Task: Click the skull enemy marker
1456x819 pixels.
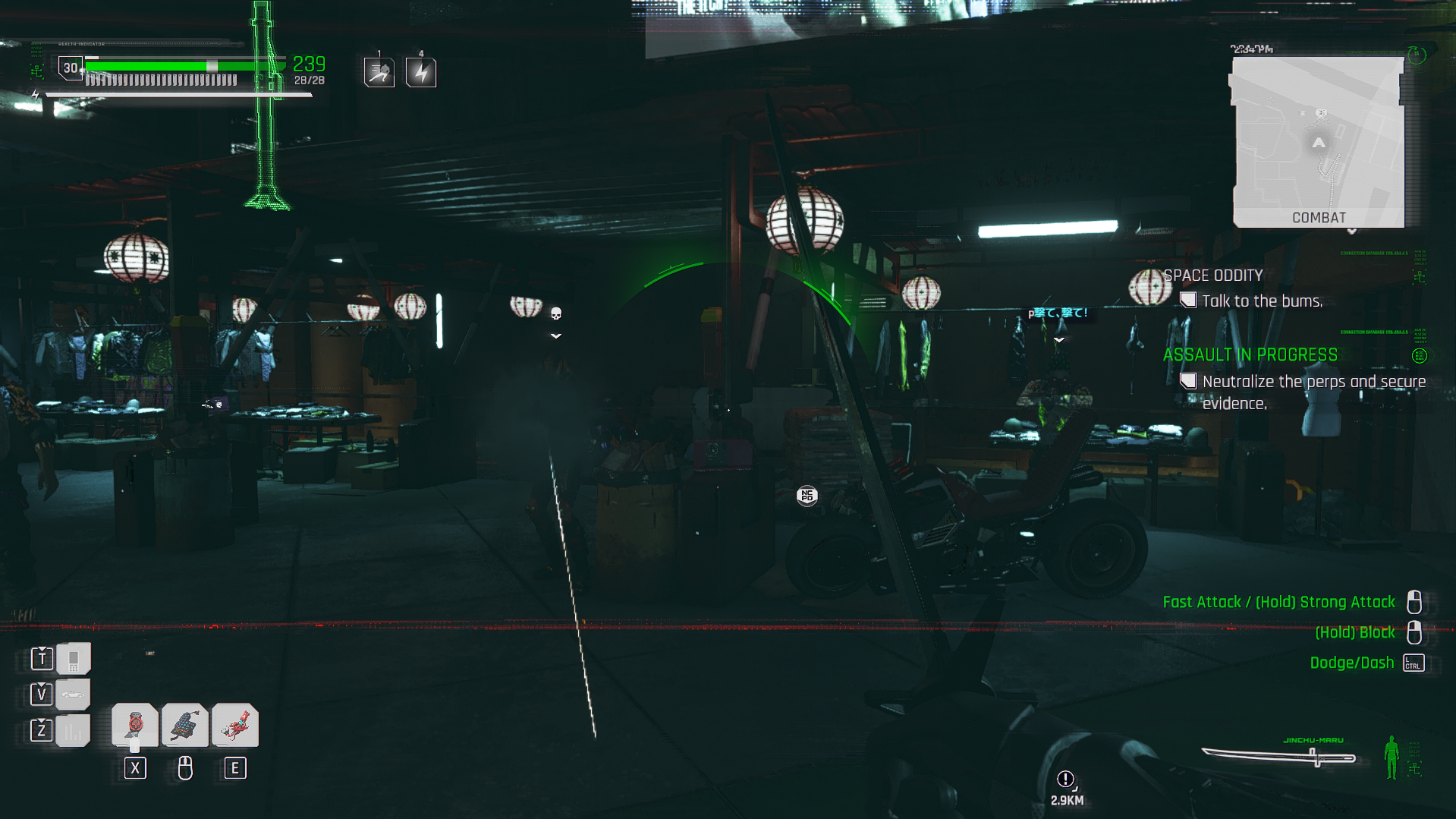Action: coord(556,313)
